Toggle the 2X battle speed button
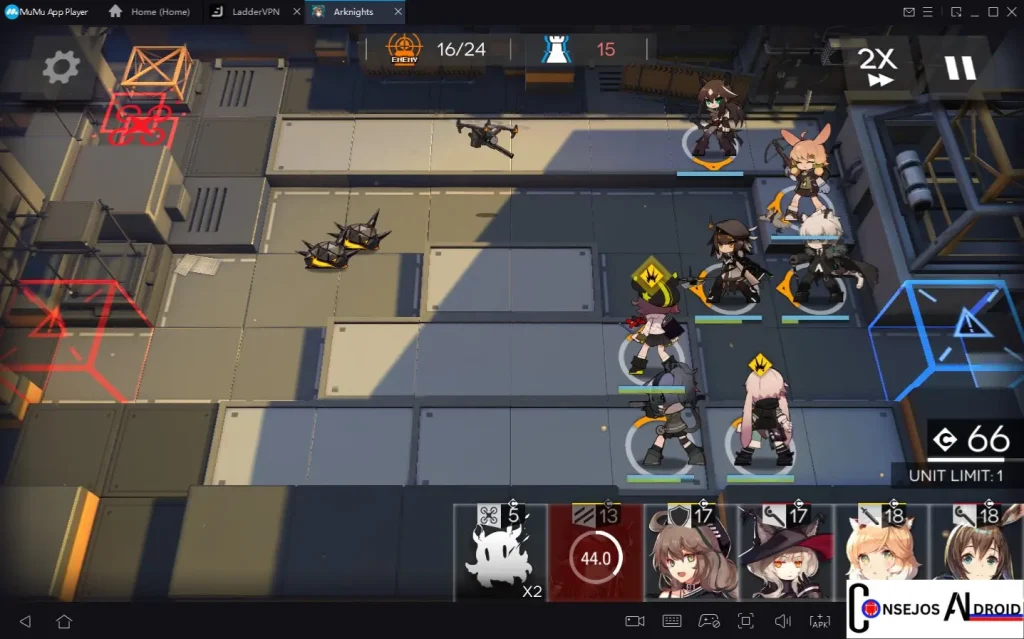The image size is (1024, 639). [880, 67]
